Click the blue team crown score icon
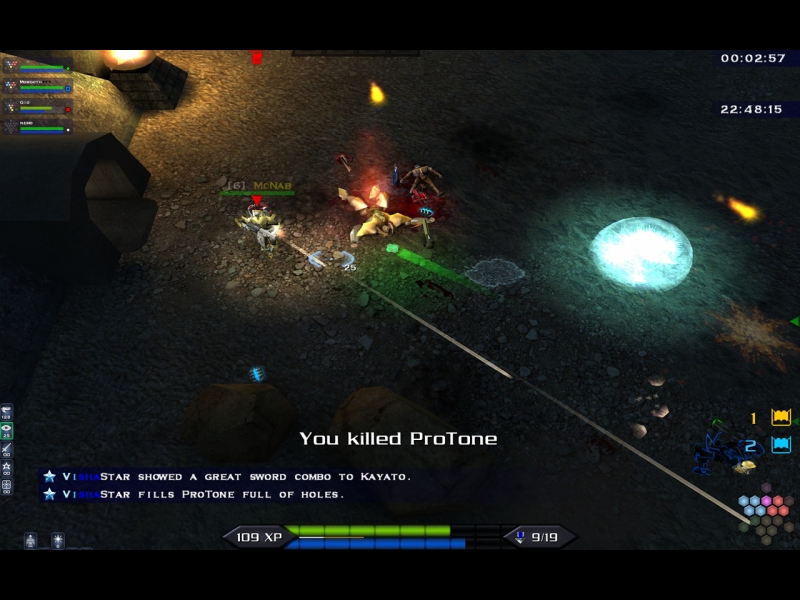 781,445
